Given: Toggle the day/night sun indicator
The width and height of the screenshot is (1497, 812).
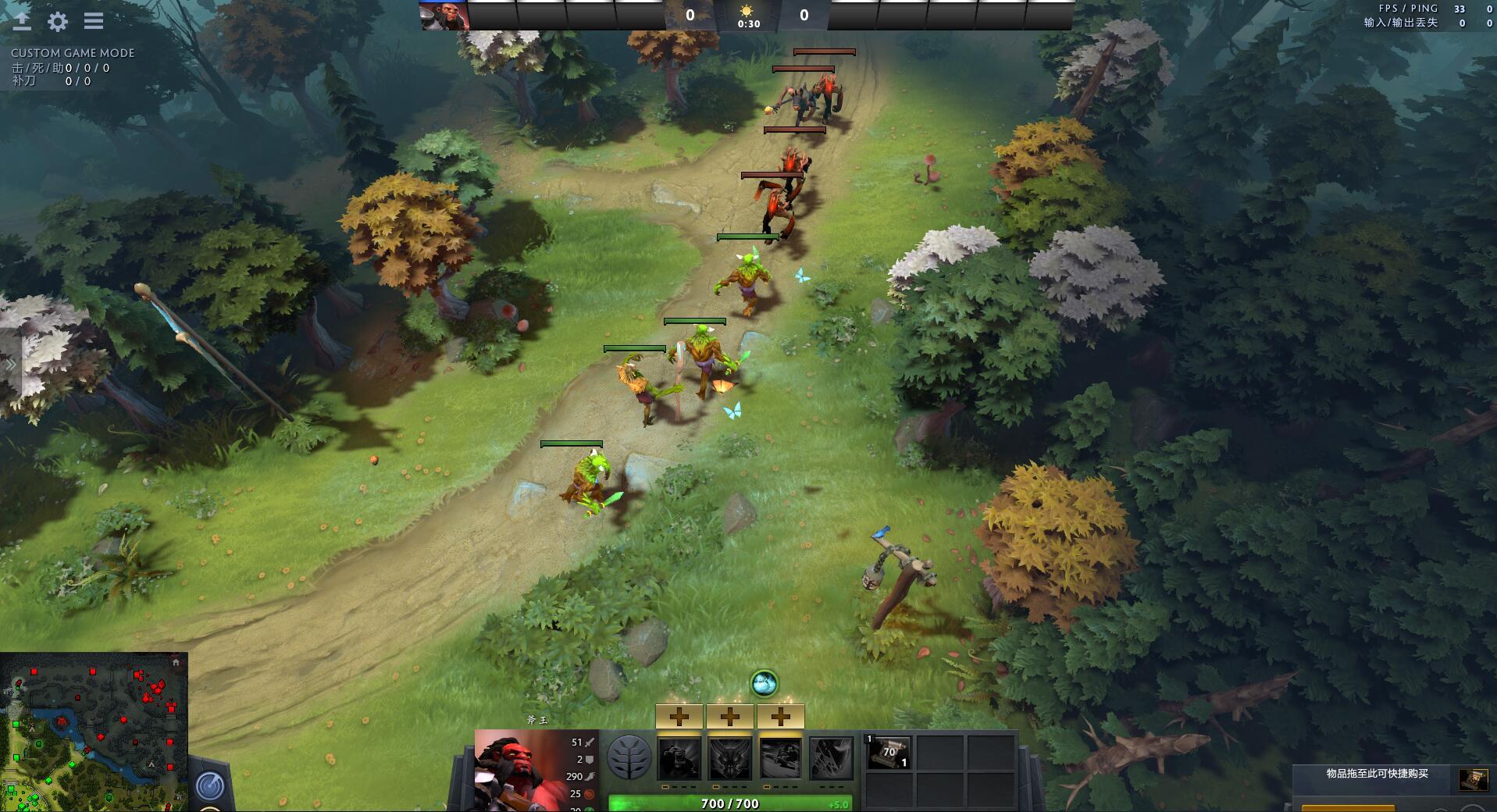Looking at the screenshot, I should pos(746,11).
